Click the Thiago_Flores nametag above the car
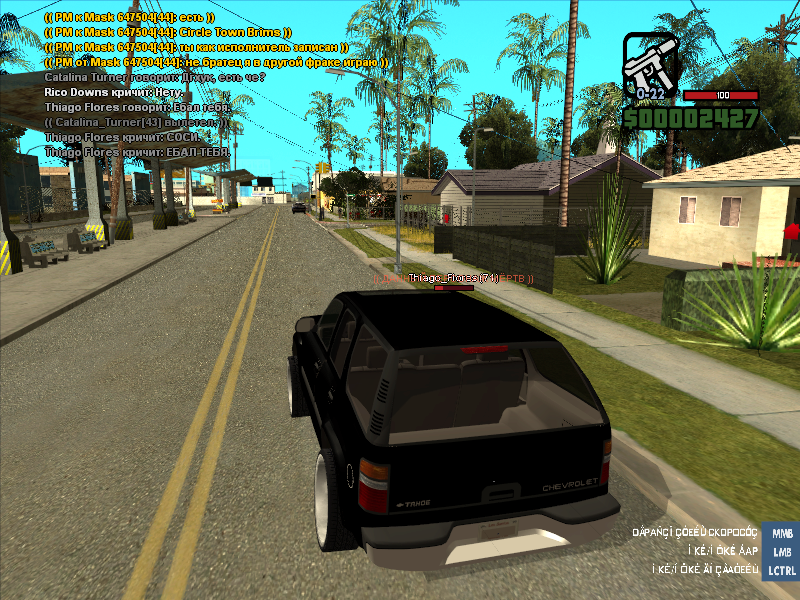 click(453, 277)
